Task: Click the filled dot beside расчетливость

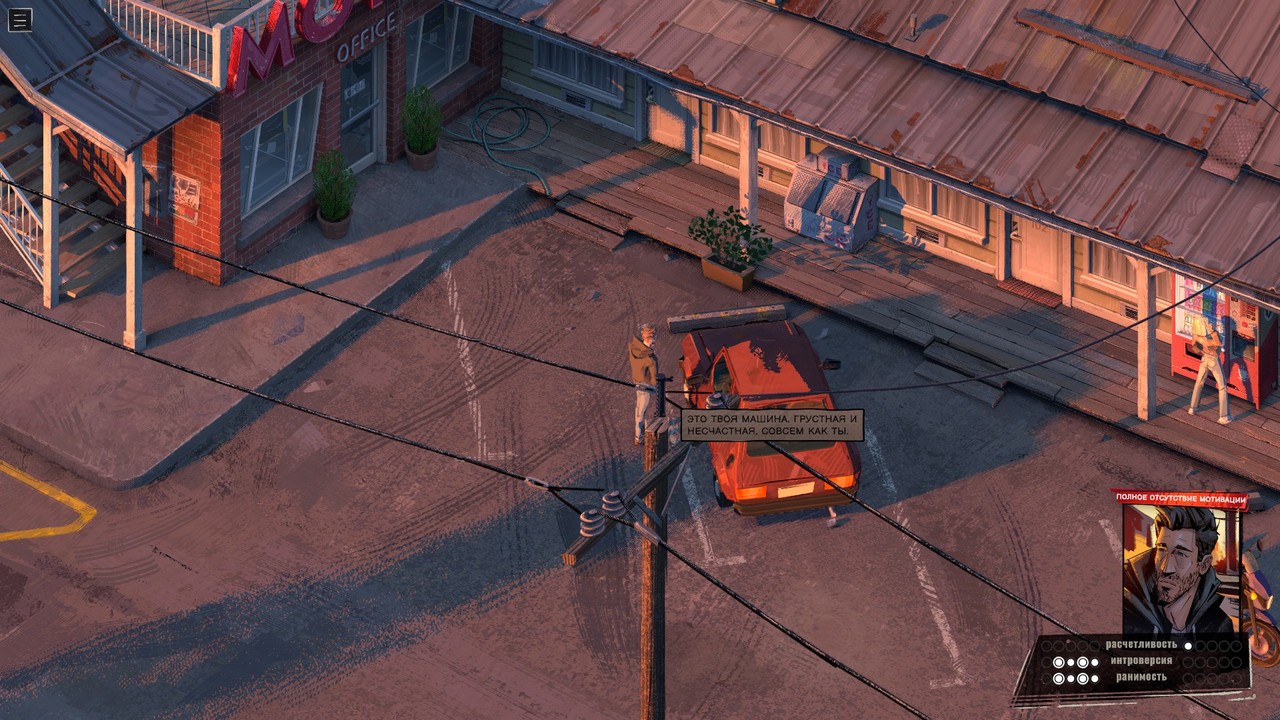Action: [1189, 645]
